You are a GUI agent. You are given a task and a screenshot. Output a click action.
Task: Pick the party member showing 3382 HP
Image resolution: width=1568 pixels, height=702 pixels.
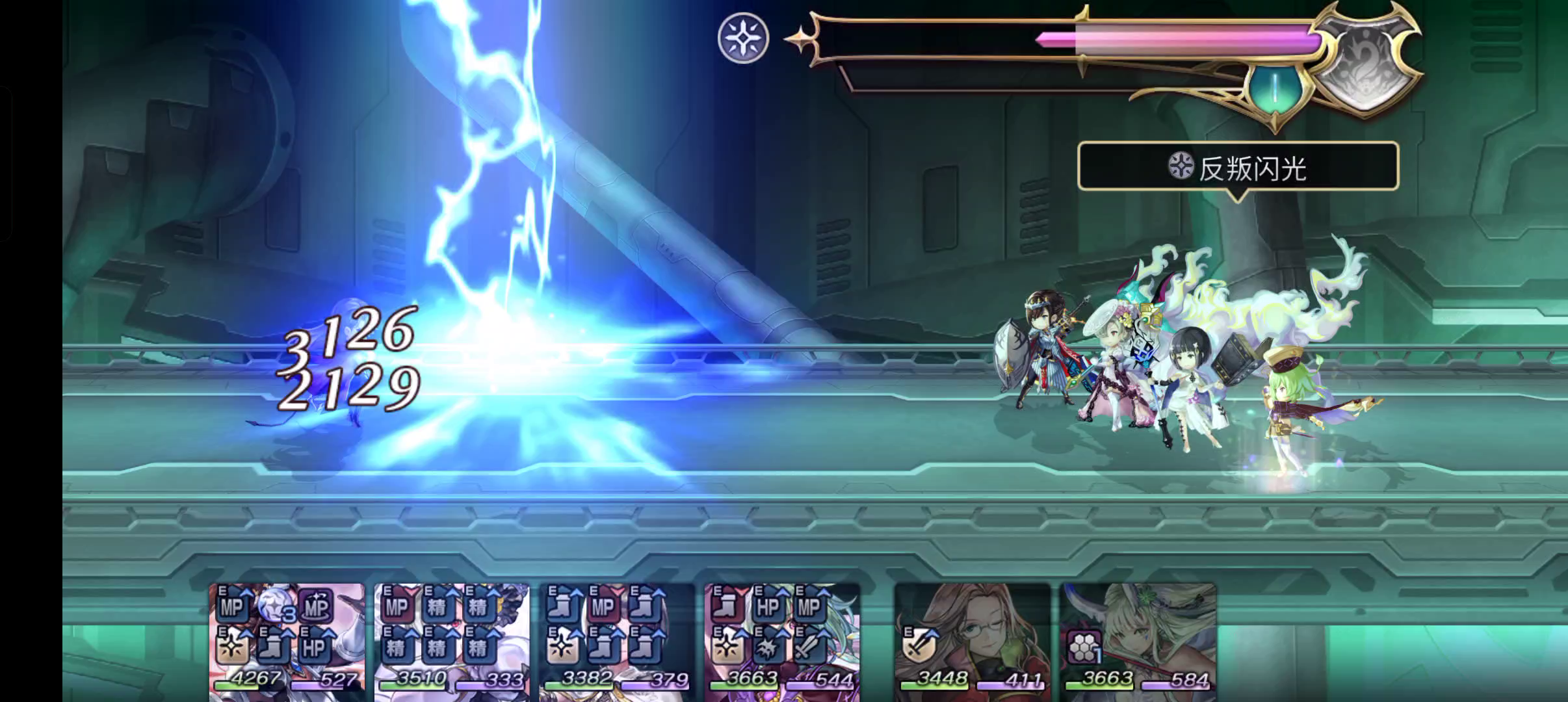tap(617, 641)
